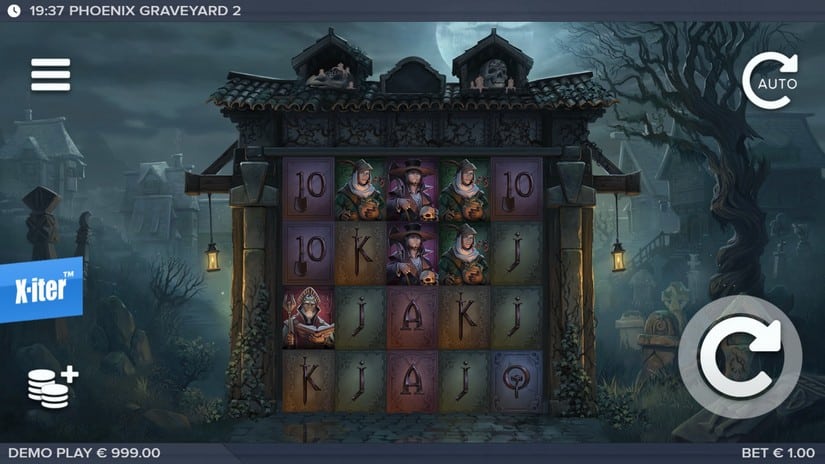825x464 pixels.
Task: Open the coin stack bet settings
Action: point(52,386)
